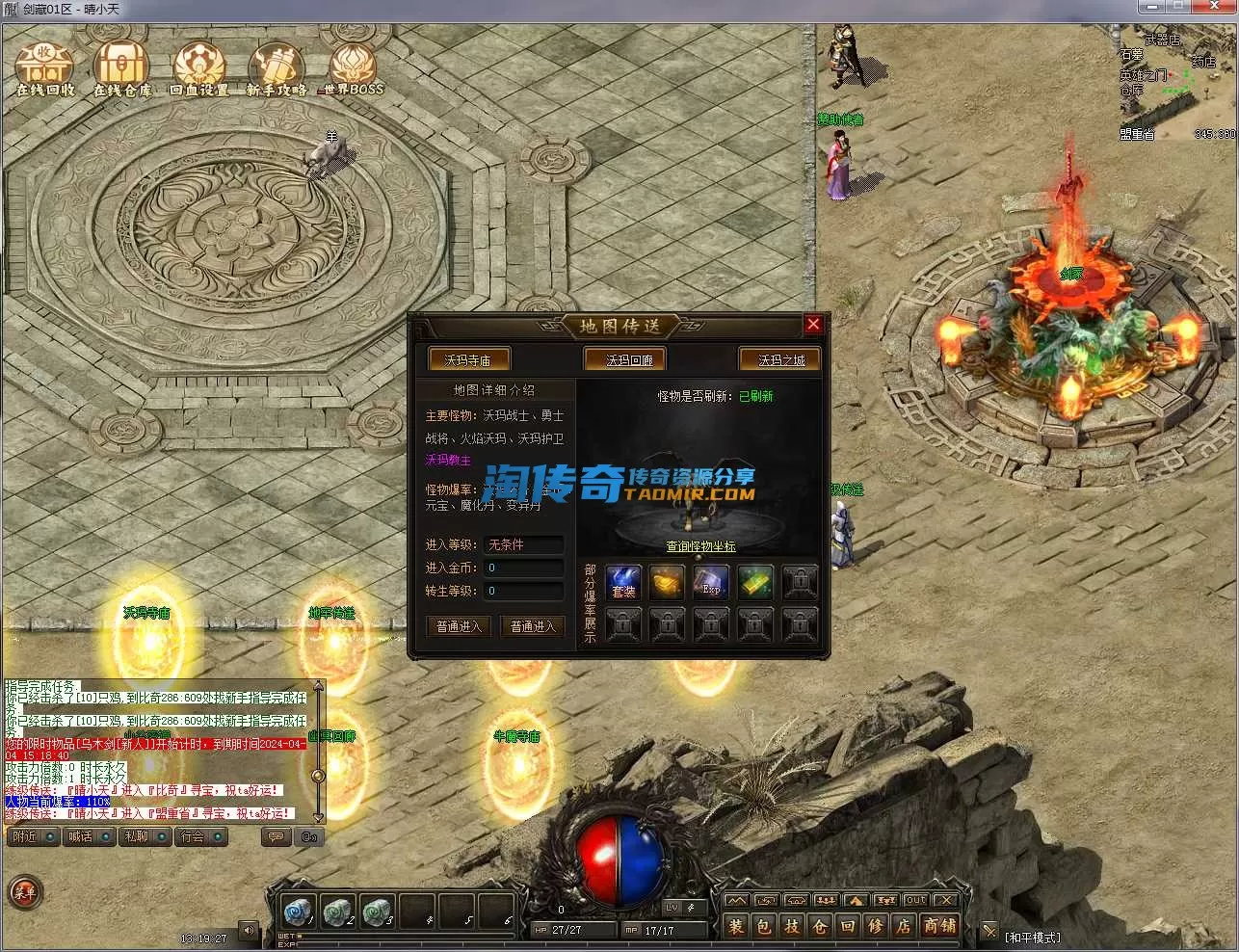Toggle the sound speaker button
Viewport: 1239px width, 952px height.
pos(249,931)
